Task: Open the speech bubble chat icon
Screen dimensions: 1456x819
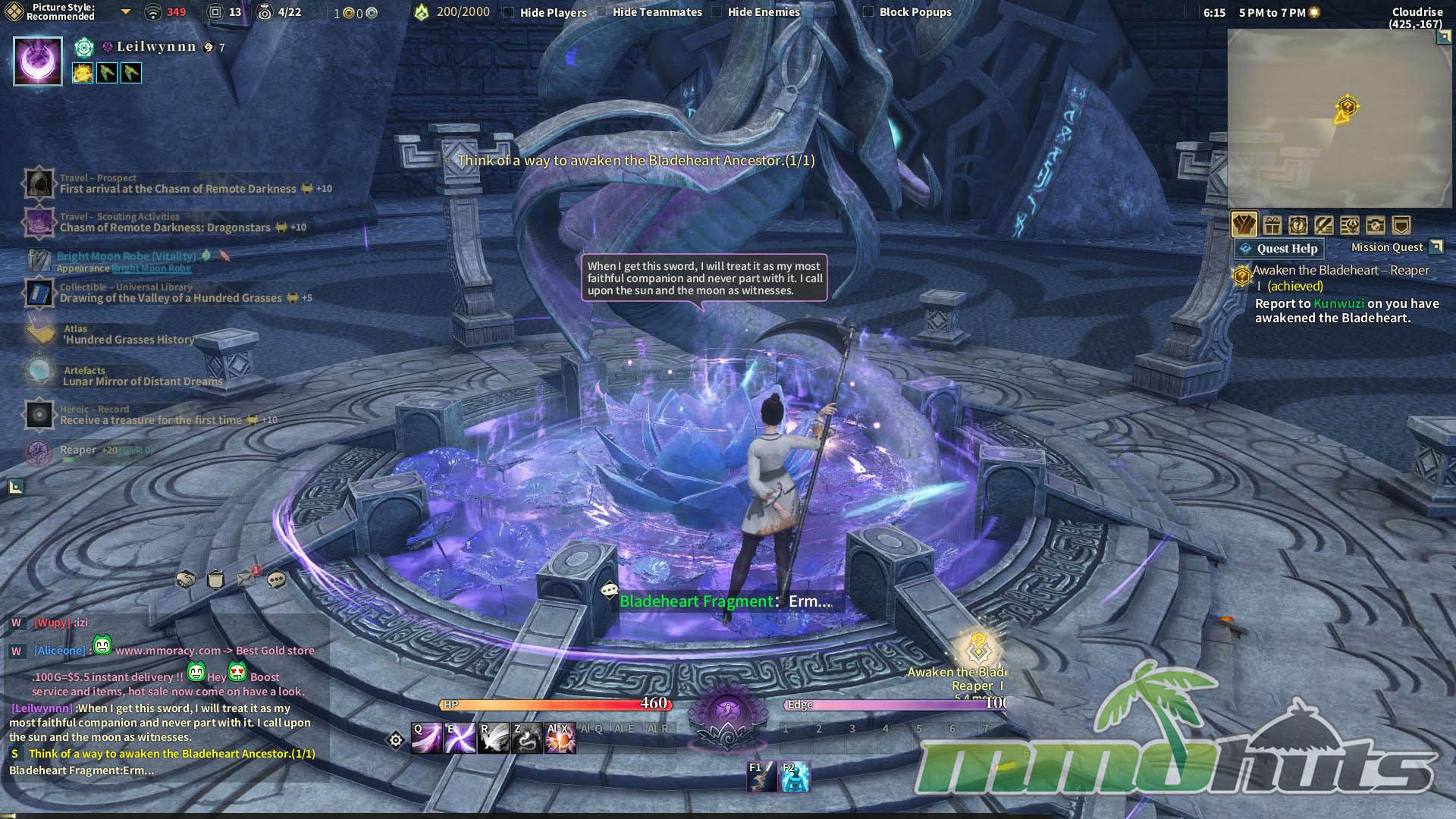Action: pos(277,580)
